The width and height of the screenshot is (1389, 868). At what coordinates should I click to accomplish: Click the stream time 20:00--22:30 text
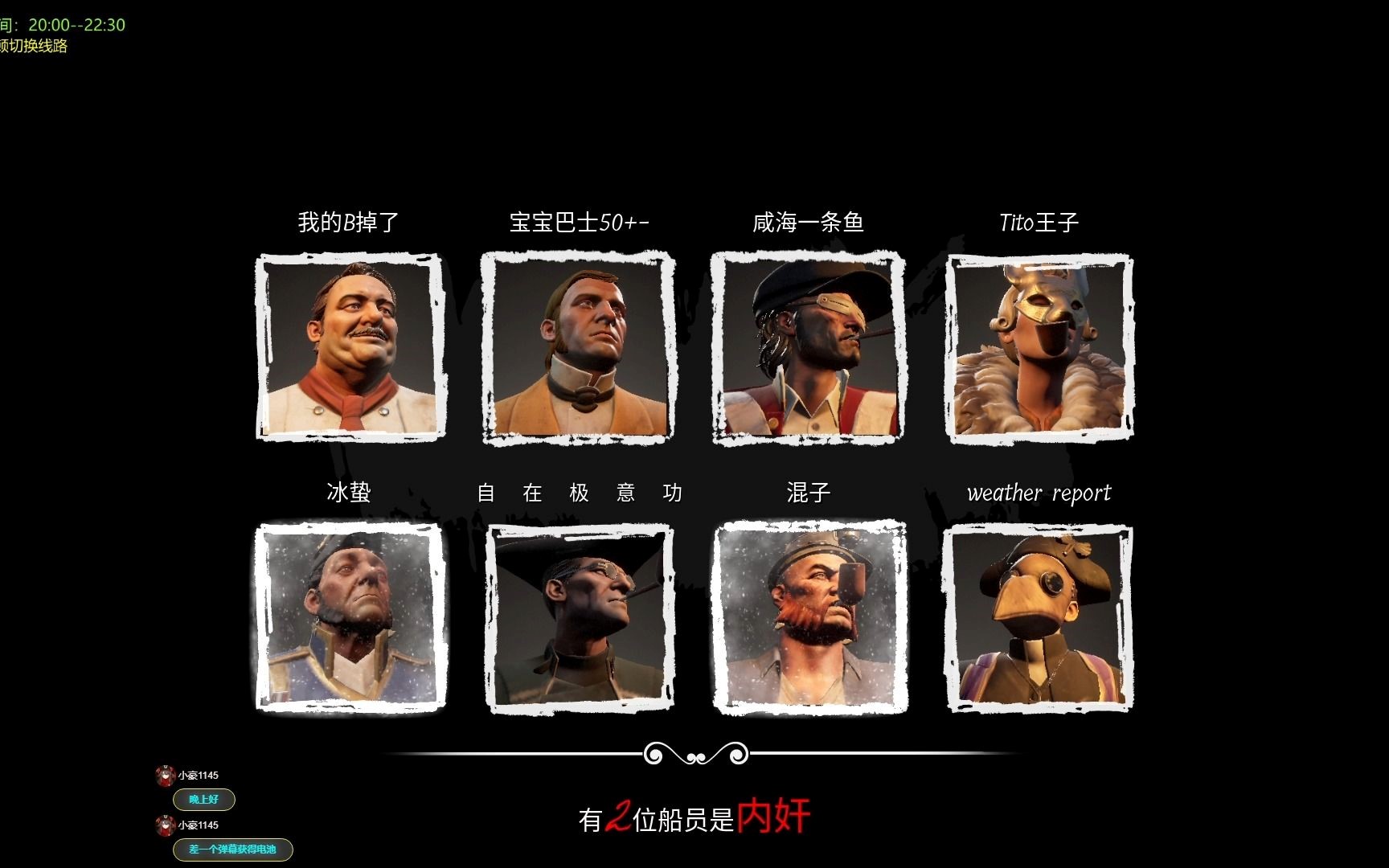click(75, 24)
